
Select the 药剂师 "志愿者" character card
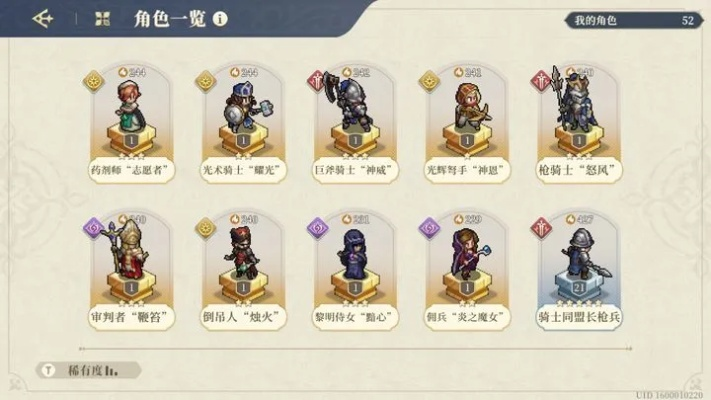tap(127, 124)
